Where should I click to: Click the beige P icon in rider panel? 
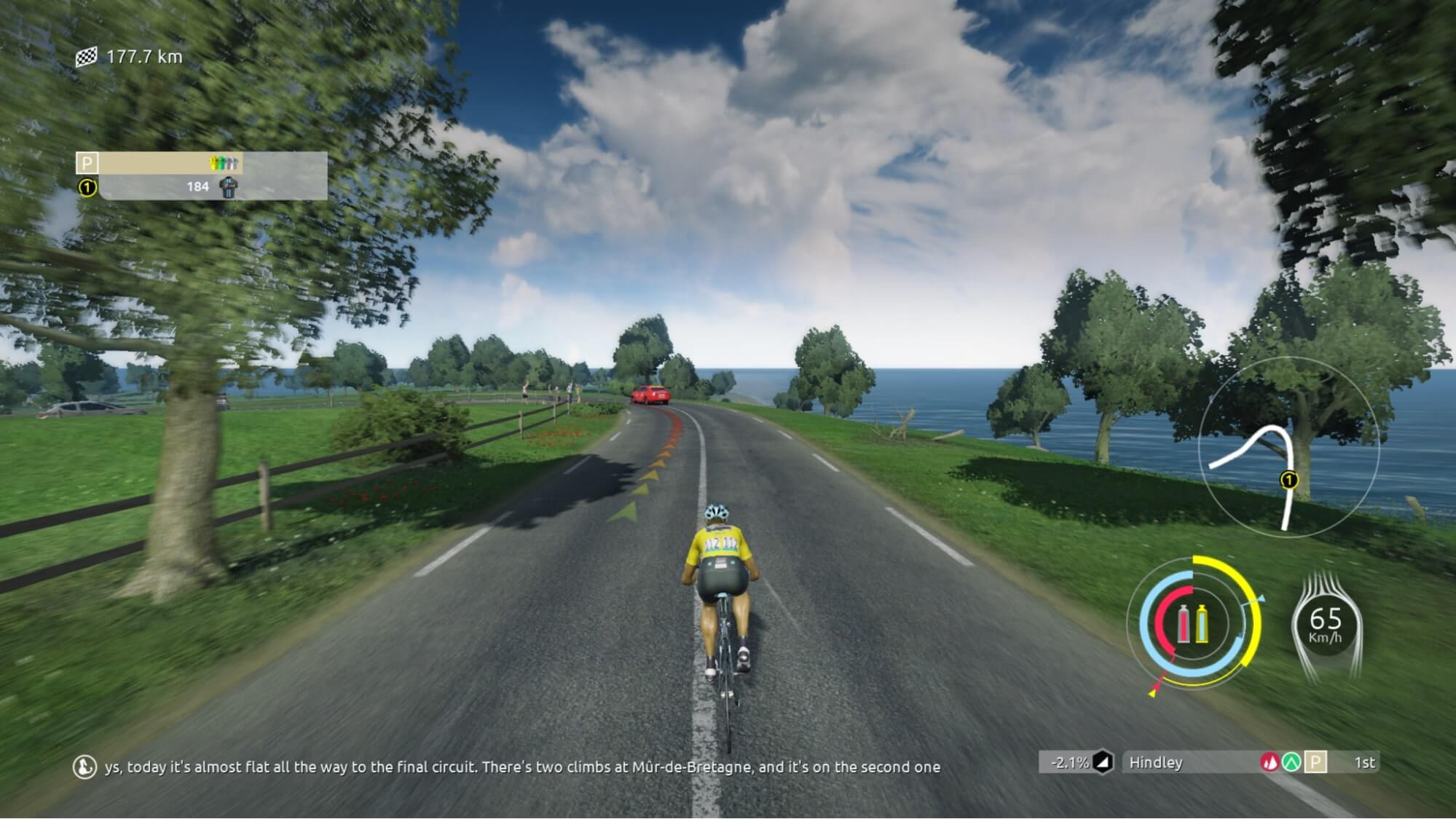tap(1315, 762)
